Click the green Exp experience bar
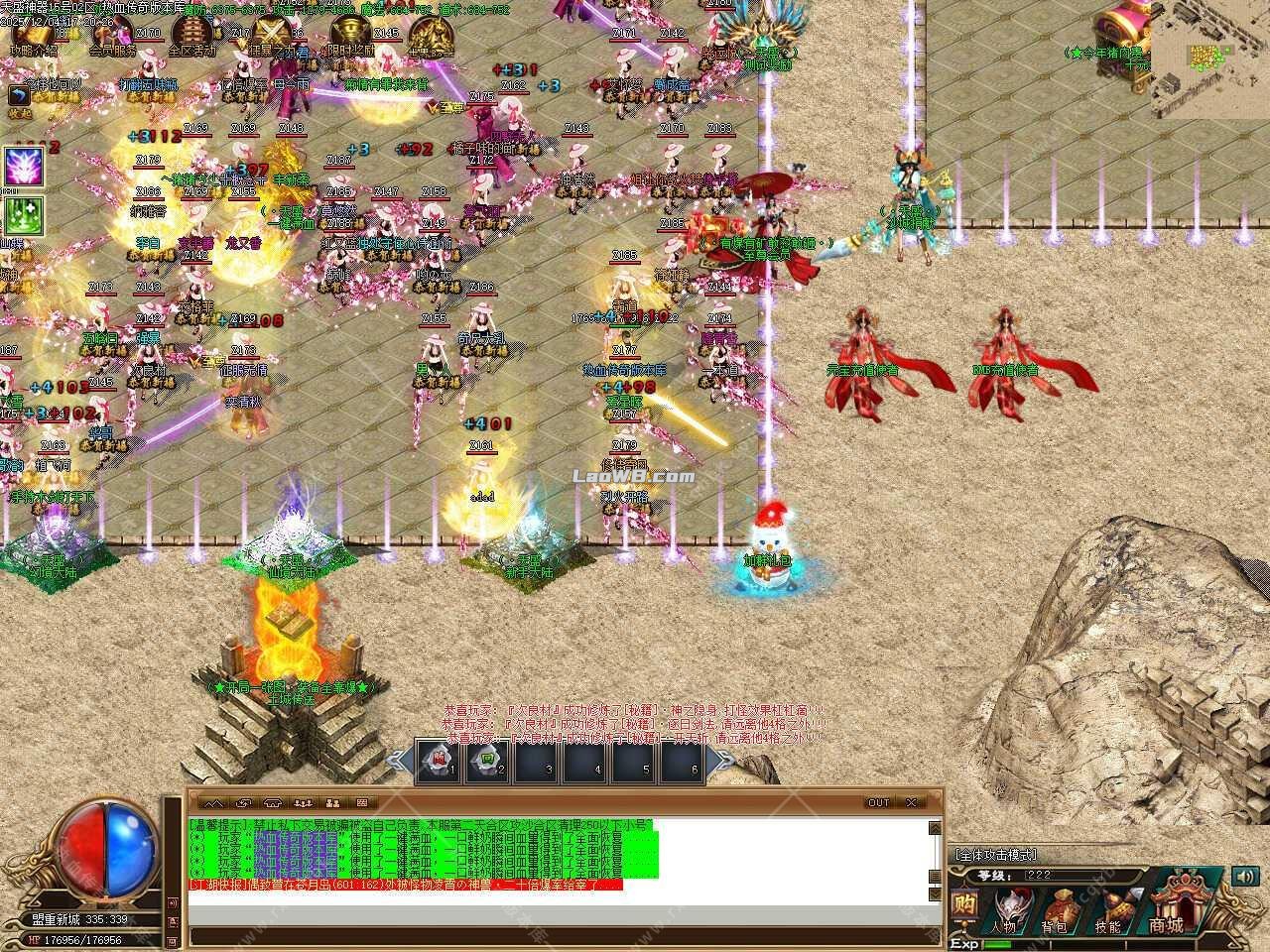The height and width of the screenshot is (952, 1270). coord(1002,943)
